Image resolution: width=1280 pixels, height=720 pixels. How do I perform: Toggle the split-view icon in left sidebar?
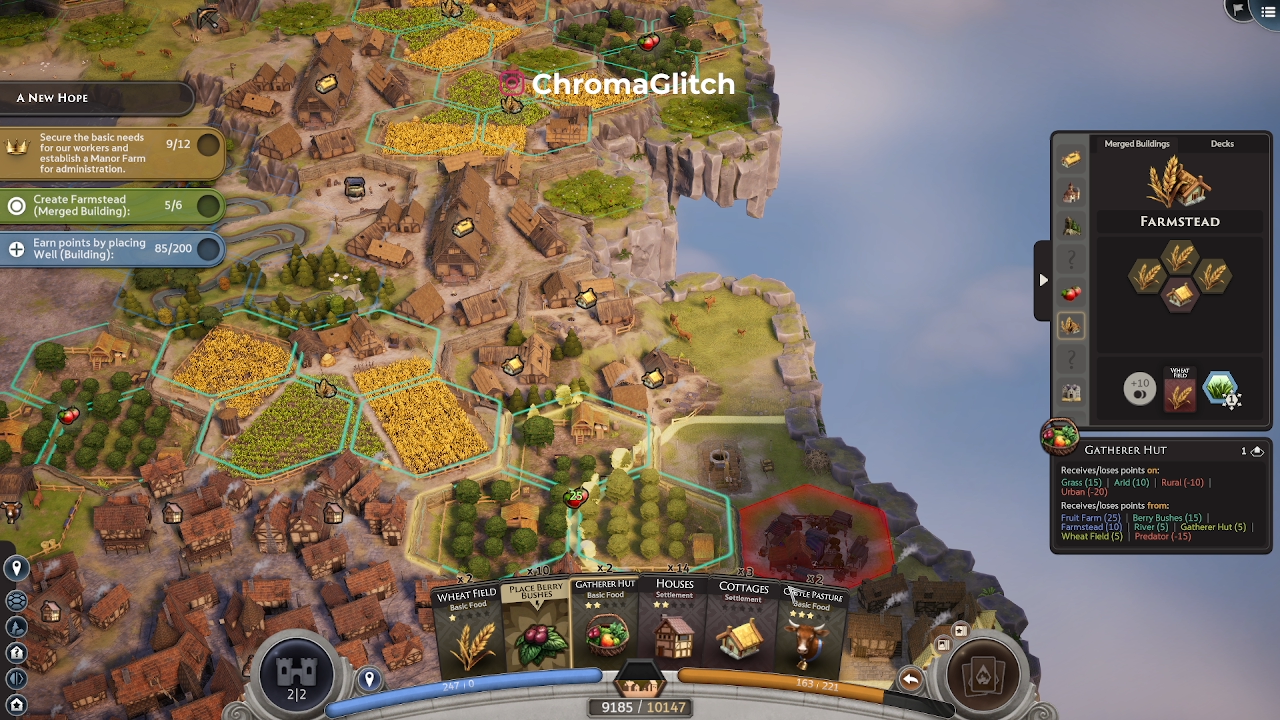click(16, 680)
